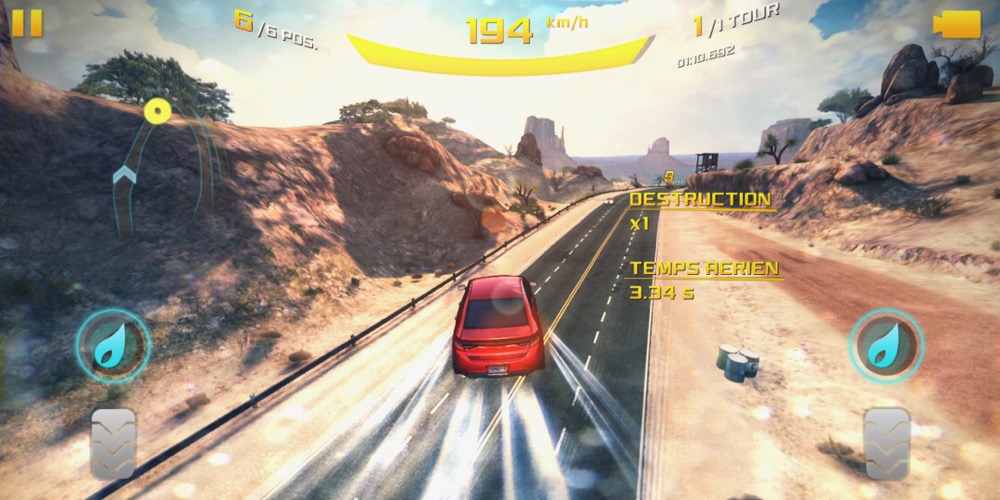Pause the race
Image resolution: width=1000 pixels, height=500 pixels.
[27, 23]
